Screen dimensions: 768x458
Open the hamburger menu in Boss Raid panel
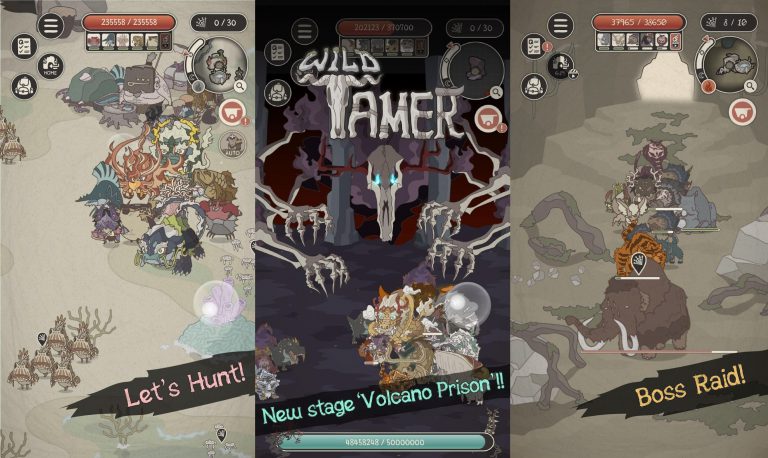(x=561, y=25)
